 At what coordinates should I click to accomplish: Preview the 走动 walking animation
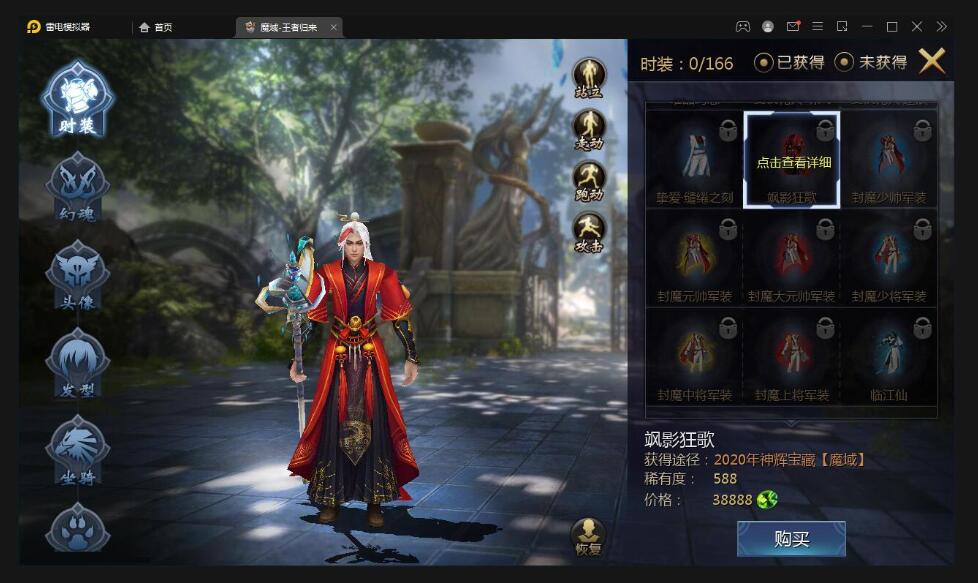tap(589, 130)
